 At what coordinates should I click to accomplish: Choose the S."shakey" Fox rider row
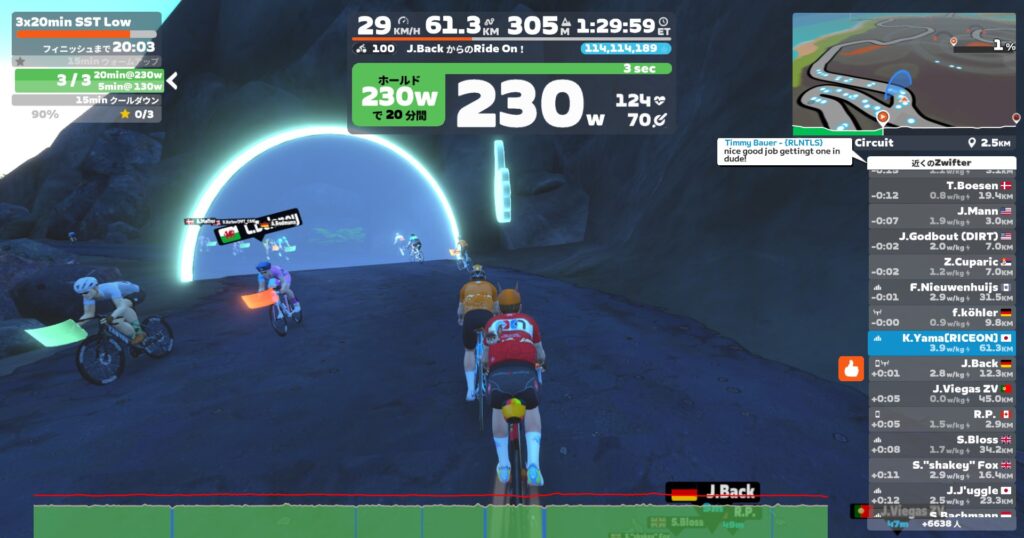[x=941, y=469]
